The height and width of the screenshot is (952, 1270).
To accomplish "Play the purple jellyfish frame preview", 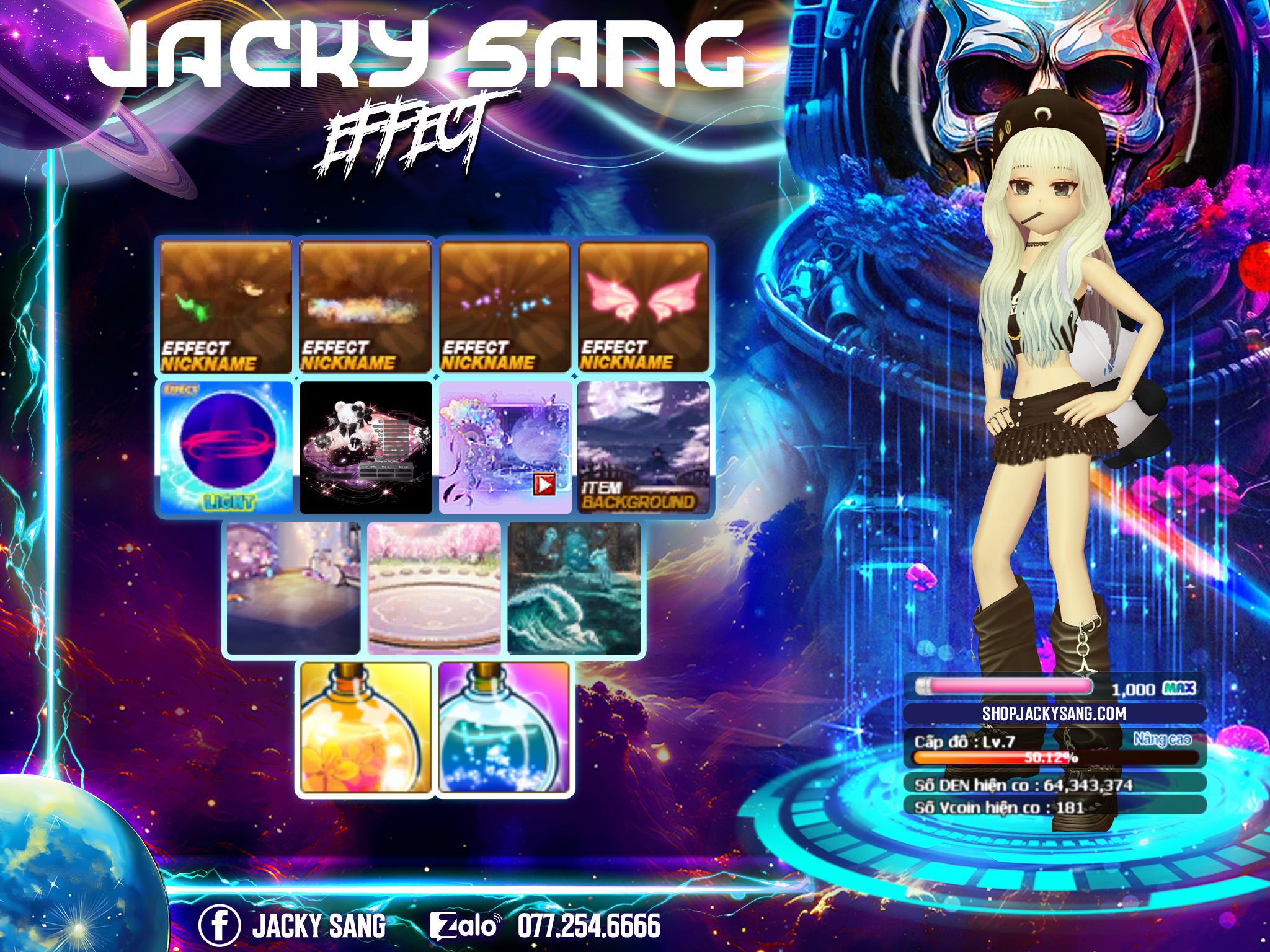I will tap(544, 484).
